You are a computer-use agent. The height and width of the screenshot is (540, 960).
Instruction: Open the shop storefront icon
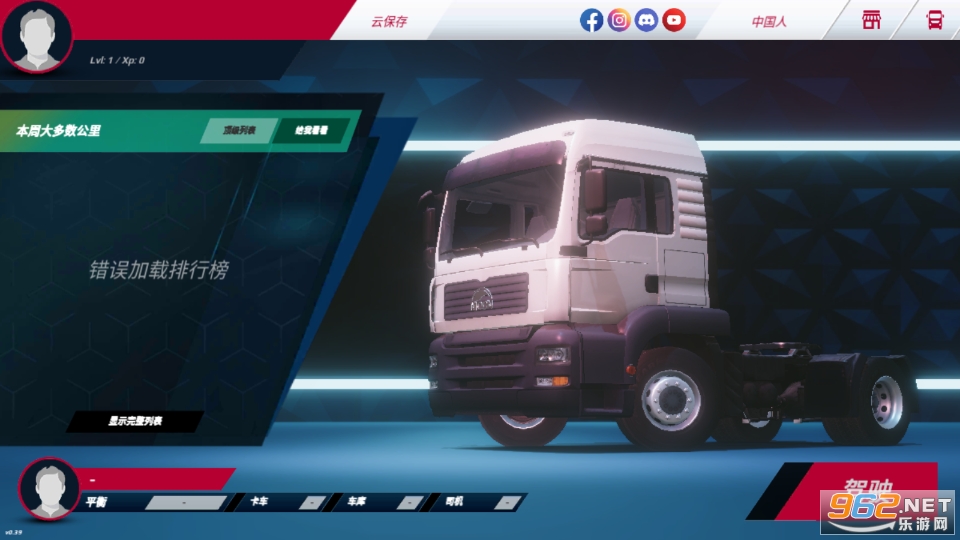click(x=872, y=20)
